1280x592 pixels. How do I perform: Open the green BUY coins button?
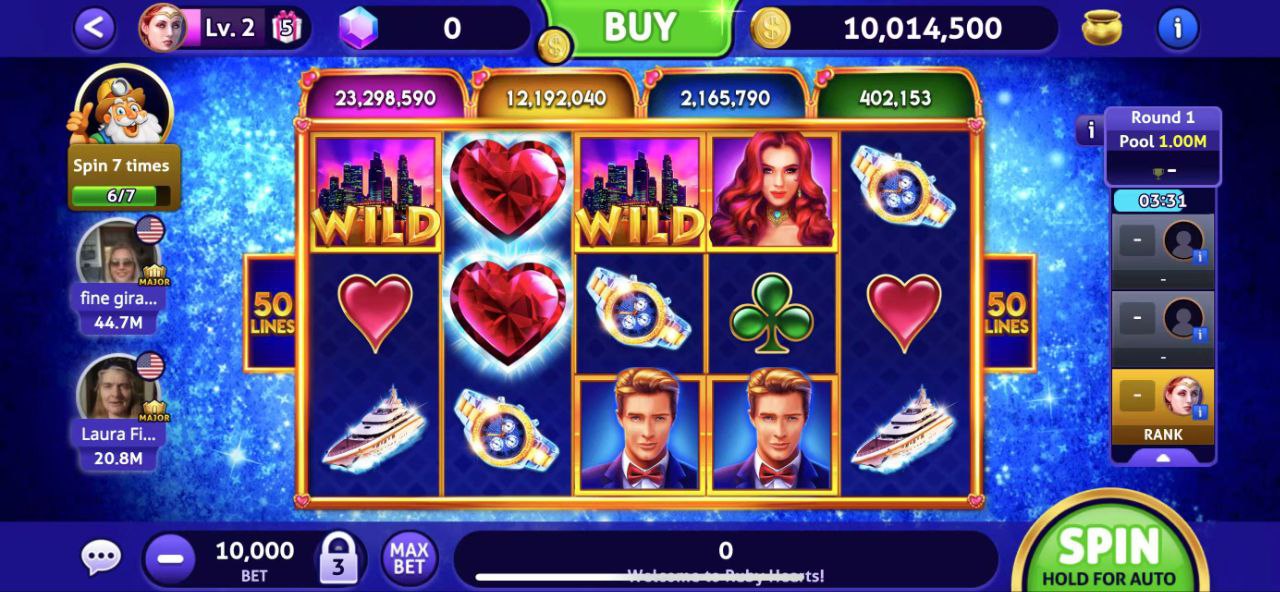640,28
